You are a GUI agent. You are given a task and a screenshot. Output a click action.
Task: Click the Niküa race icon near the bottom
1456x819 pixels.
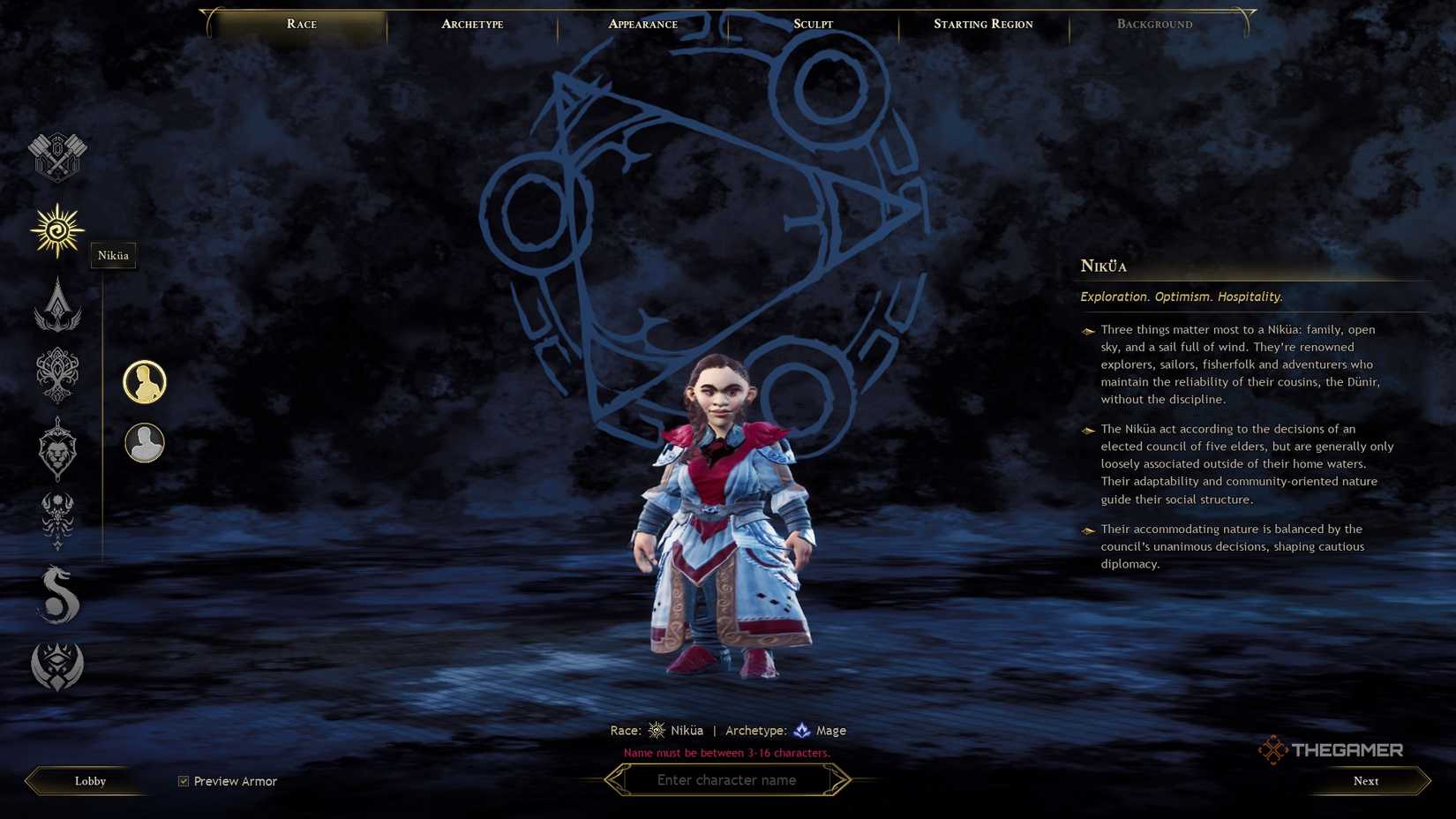(x=656, y=730)
